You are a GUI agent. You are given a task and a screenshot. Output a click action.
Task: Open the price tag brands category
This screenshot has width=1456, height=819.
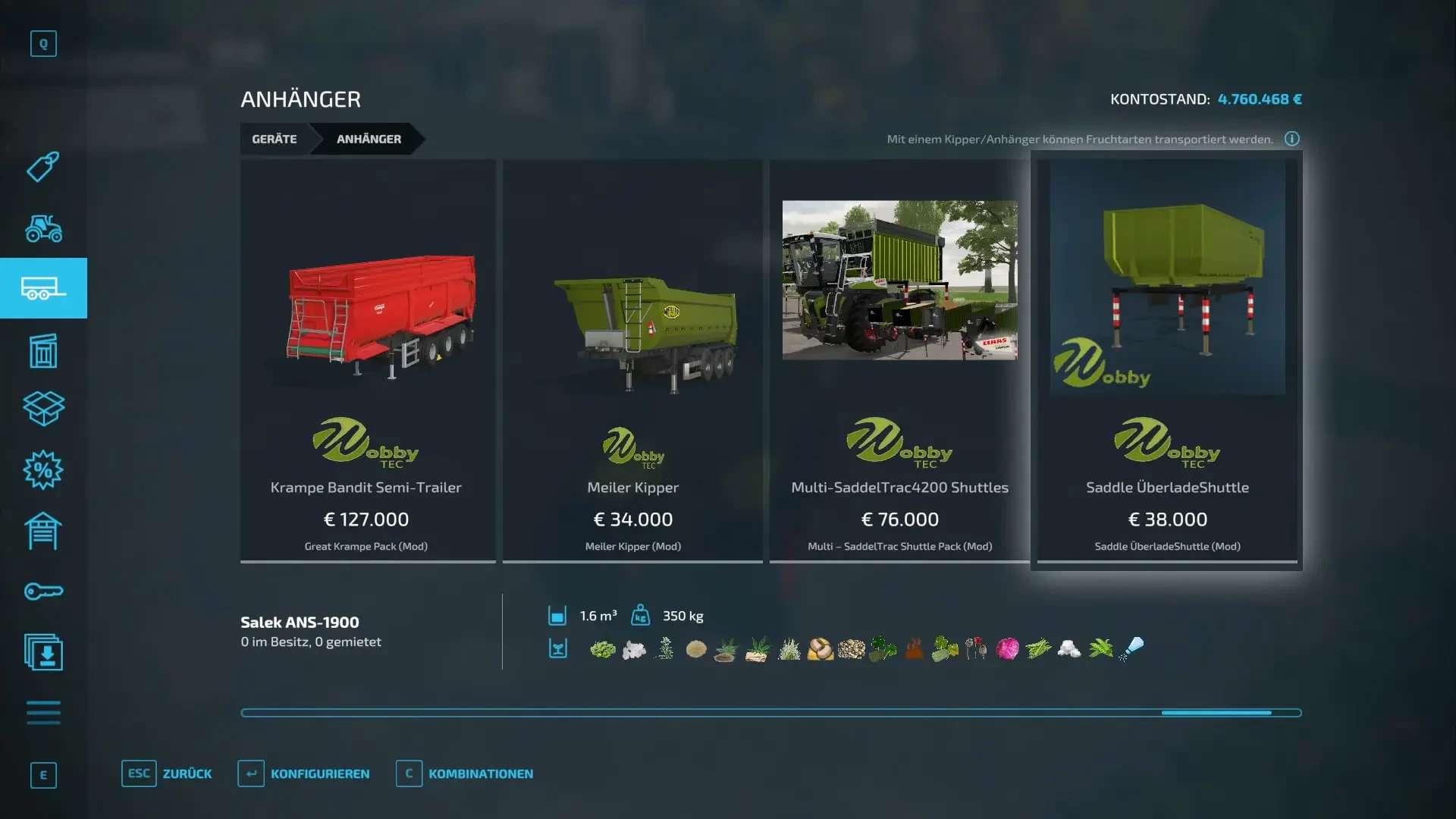click(43, 167)
